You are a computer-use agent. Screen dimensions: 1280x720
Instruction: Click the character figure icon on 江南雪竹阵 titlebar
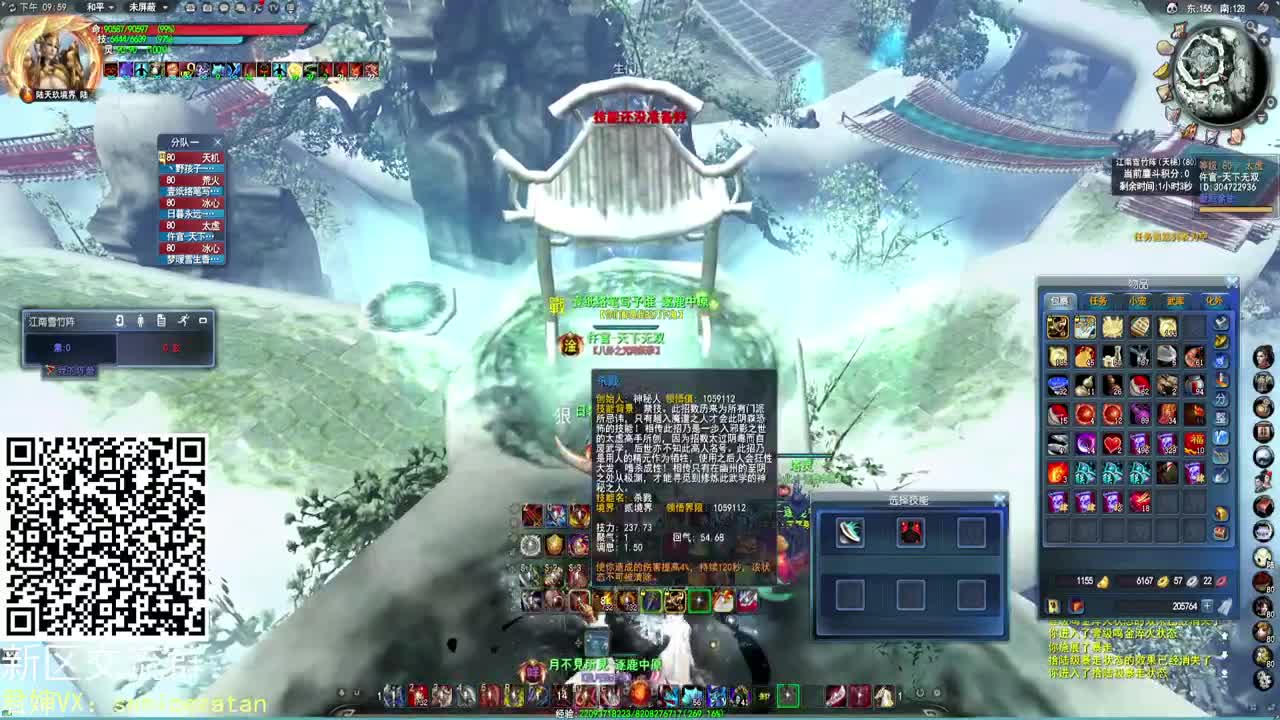(141, 321)
